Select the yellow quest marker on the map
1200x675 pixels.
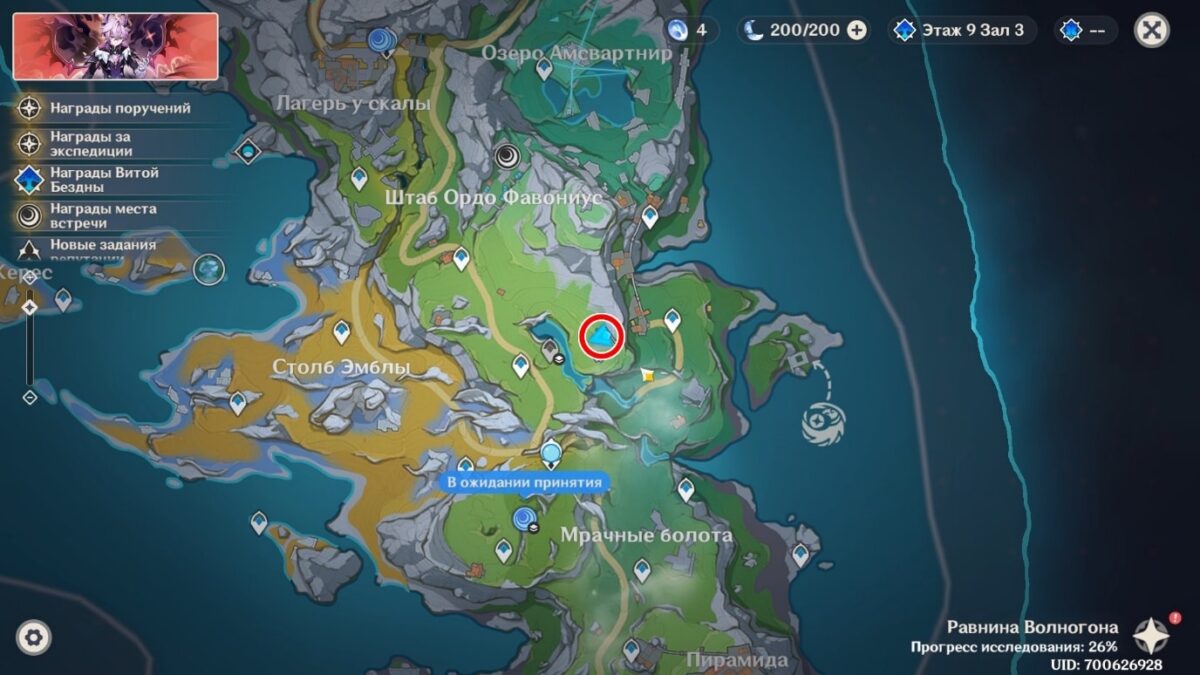[649, 375]
